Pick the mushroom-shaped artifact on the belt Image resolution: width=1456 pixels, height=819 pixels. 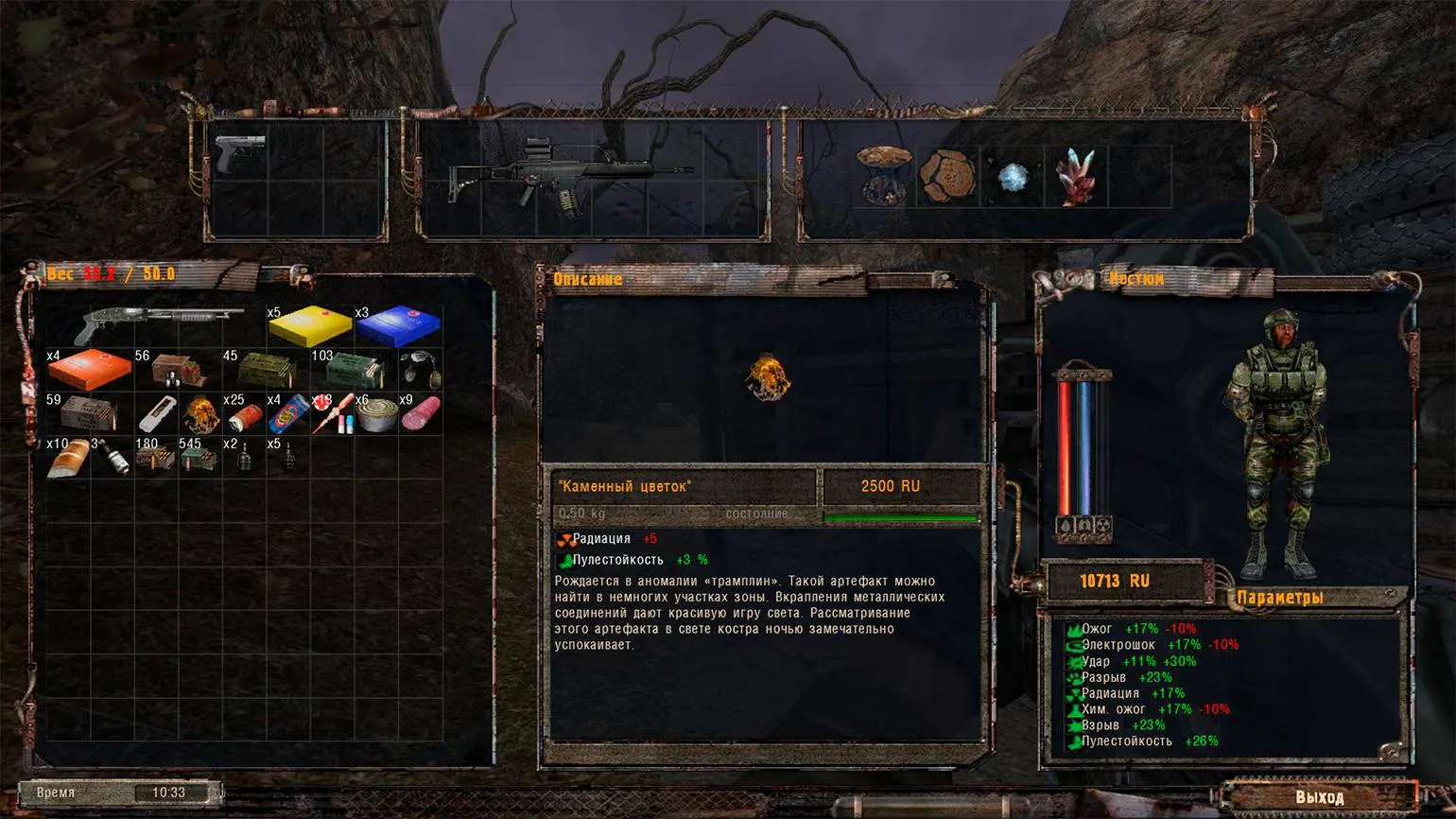[x=884, y=174]
